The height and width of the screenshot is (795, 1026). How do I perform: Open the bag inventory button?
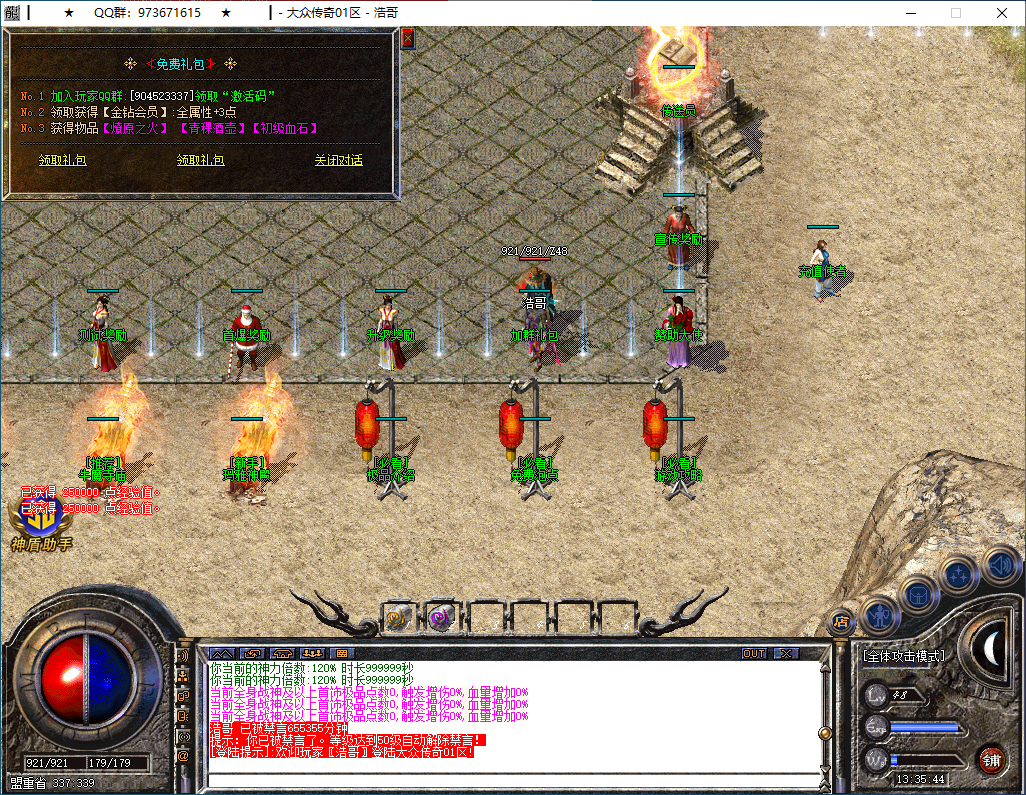click(x=917, y=592)
